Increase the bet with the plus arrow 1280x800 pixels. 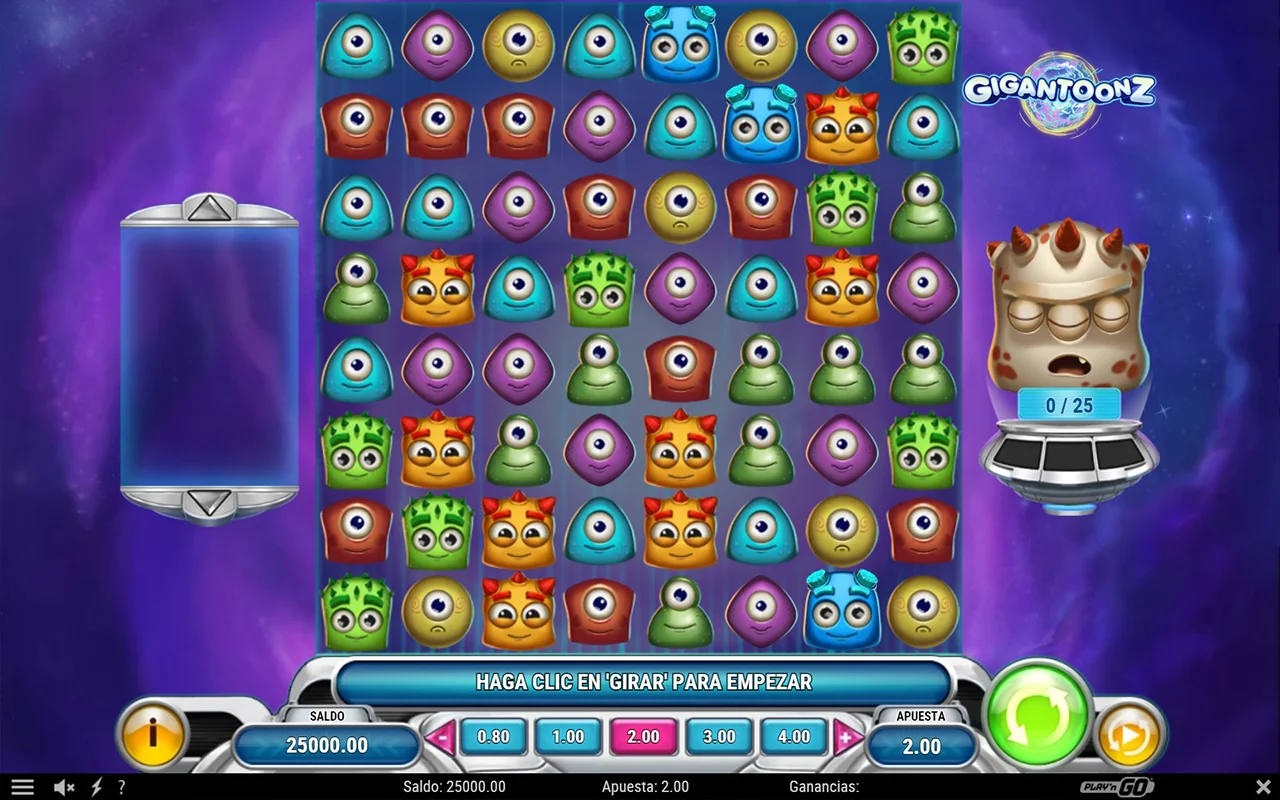coord(847,739)
